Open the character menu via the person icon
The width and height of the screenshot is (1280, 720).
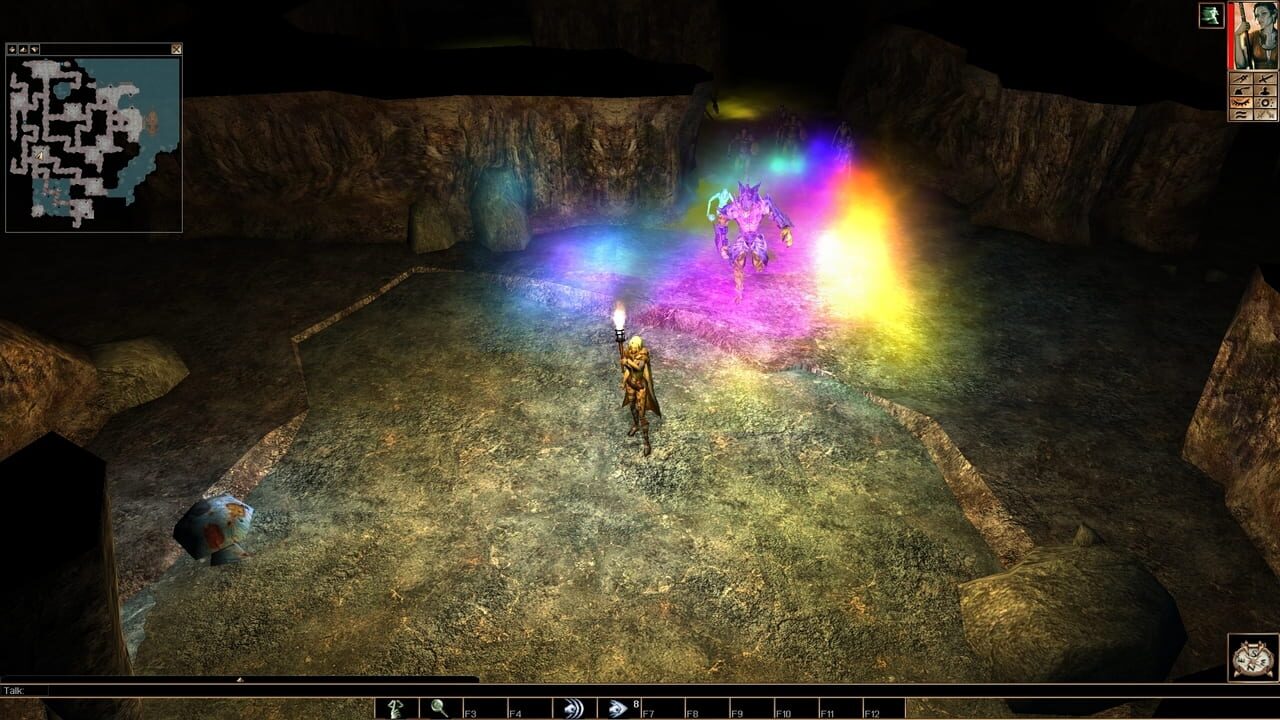[1264, 91]
